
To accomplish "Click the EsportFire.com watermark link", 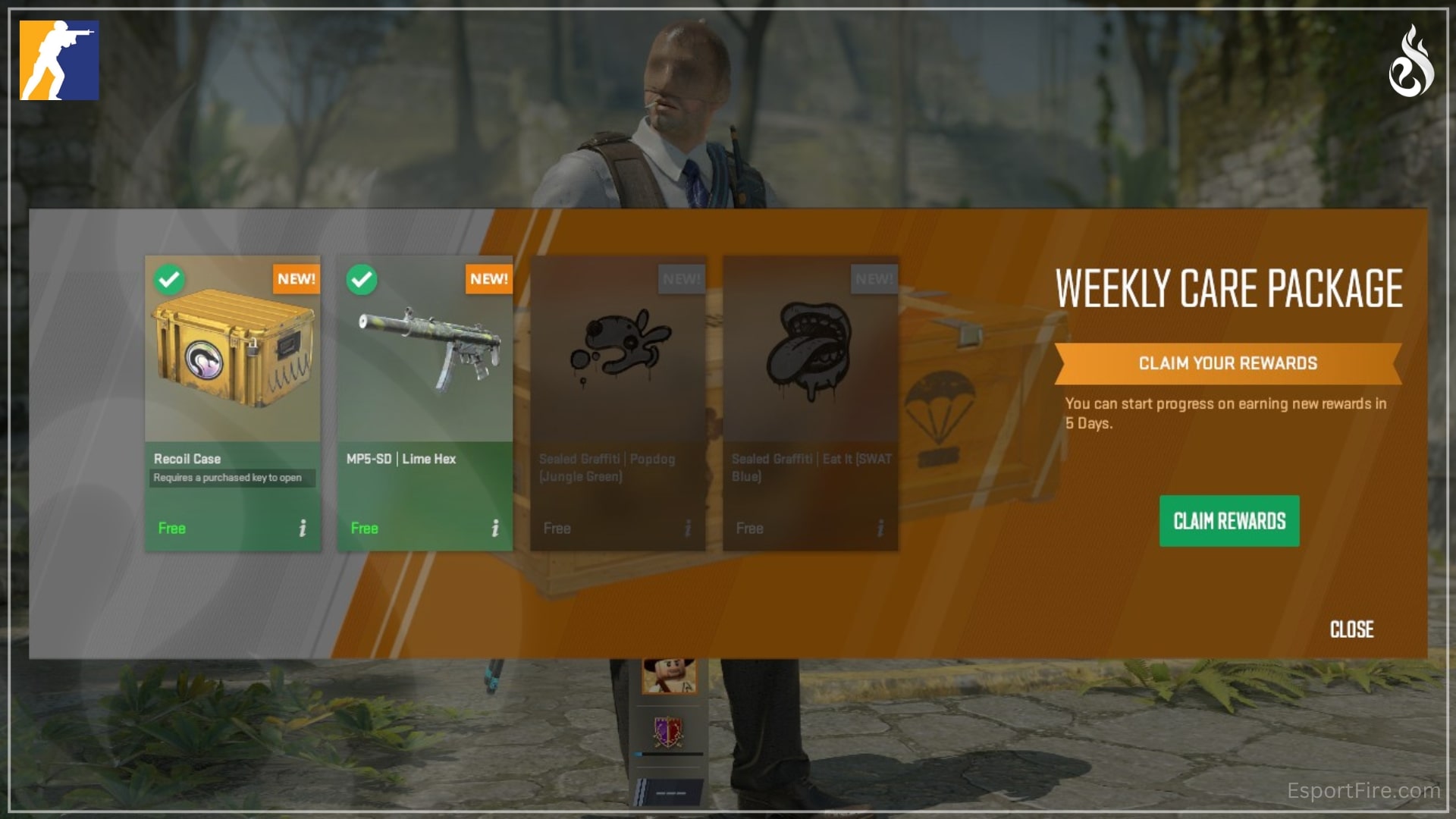I will tap(1363, 791).
